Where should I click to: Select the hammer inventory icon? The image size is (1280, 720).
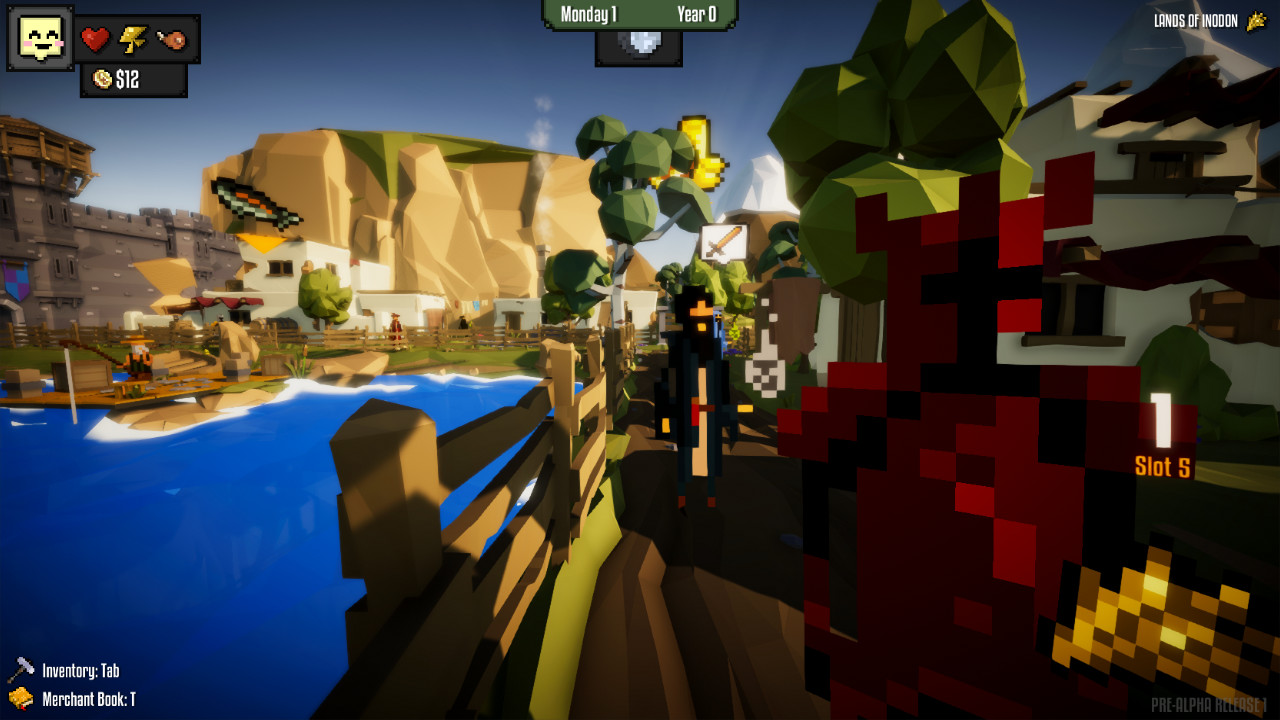pos(22,667)
